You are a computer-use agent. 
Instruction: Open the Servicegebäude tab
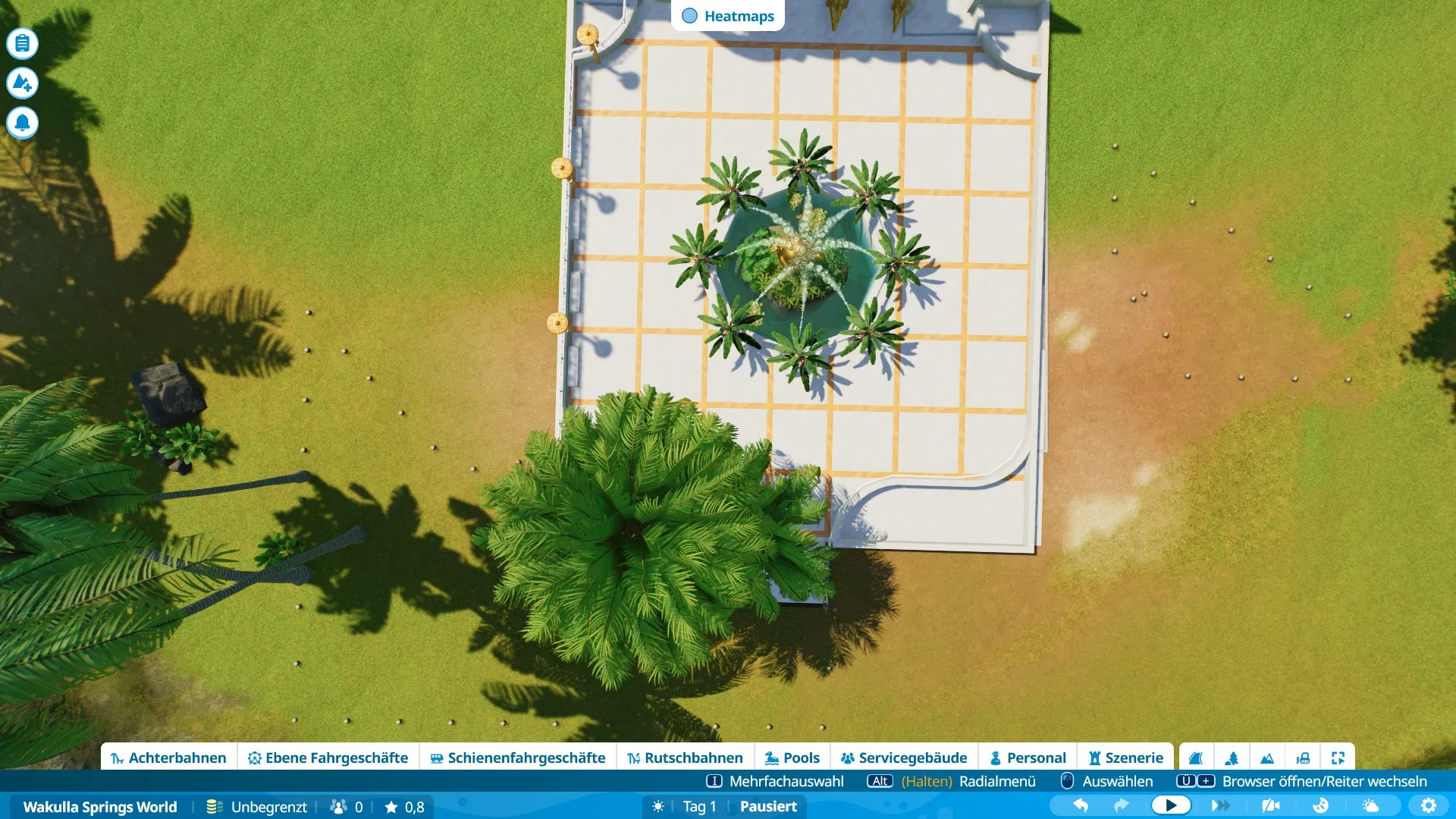pos(903,758)
